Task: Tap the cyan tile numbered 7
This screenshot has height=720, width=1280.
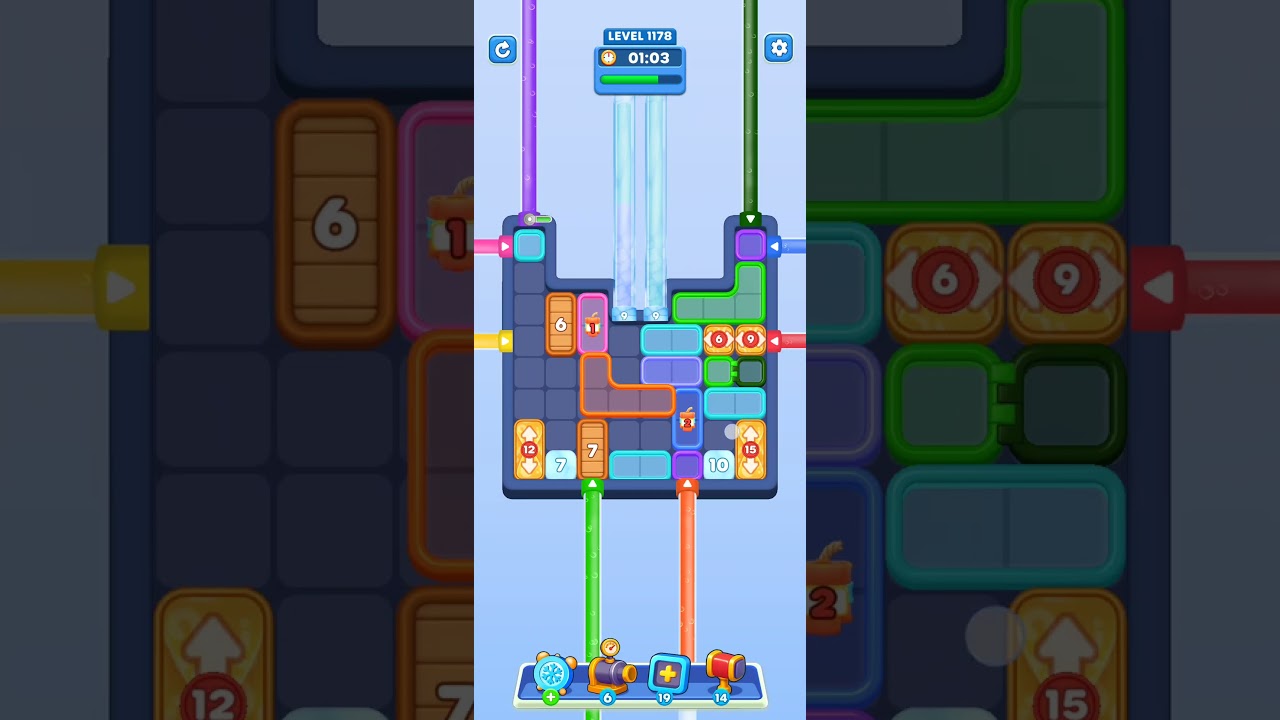Action: click(x=560, y=464)
